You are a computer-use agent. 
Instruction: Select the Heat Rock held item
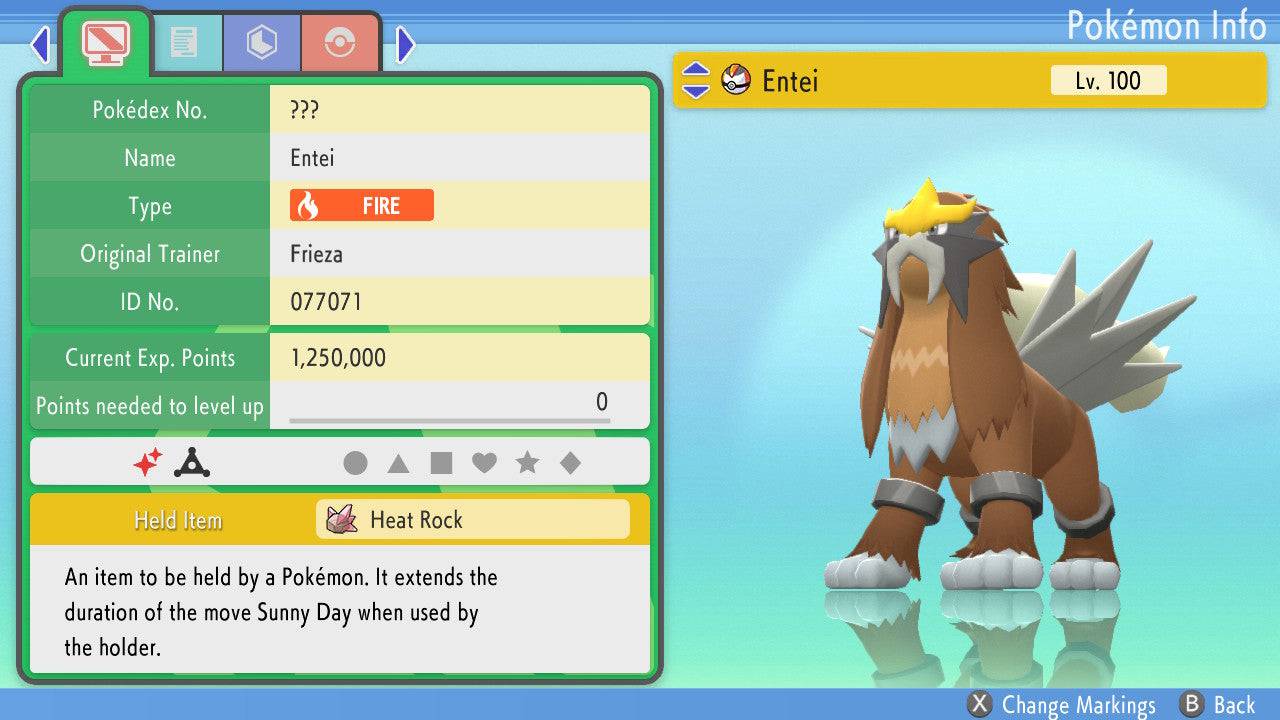click(x=473, y=520)
